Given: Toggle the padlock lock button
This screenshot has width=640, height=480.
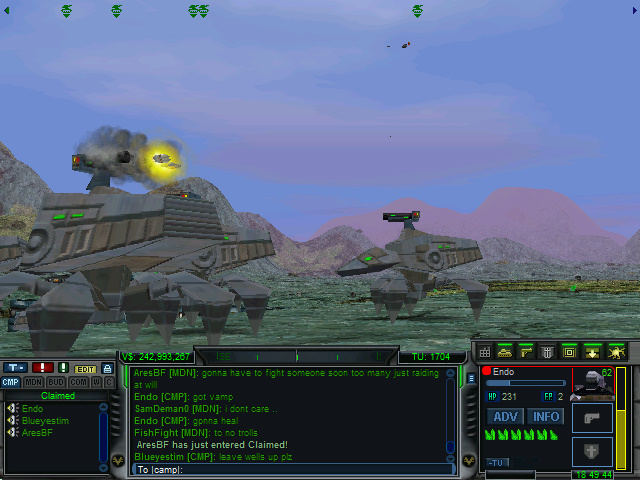Looking at the screenshot, I should coord(107,368).
